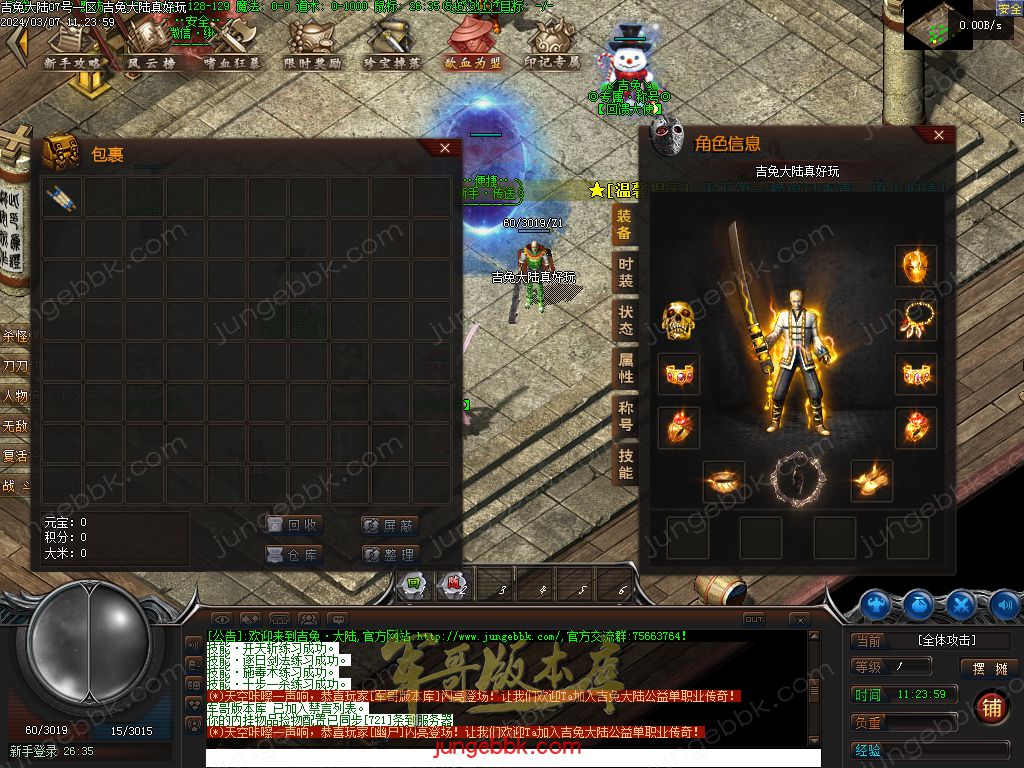
Task: Click the 回收 recycle button
Action: (x=294, y=525)
